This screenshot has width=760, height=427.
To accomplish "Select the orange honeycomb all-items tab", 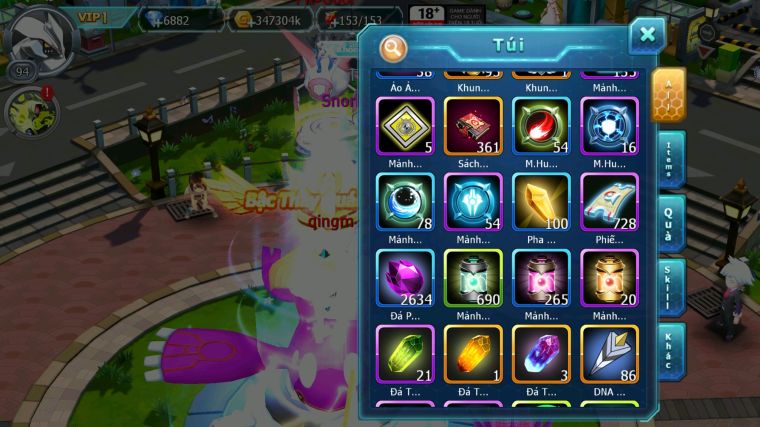I will point(667,94).
